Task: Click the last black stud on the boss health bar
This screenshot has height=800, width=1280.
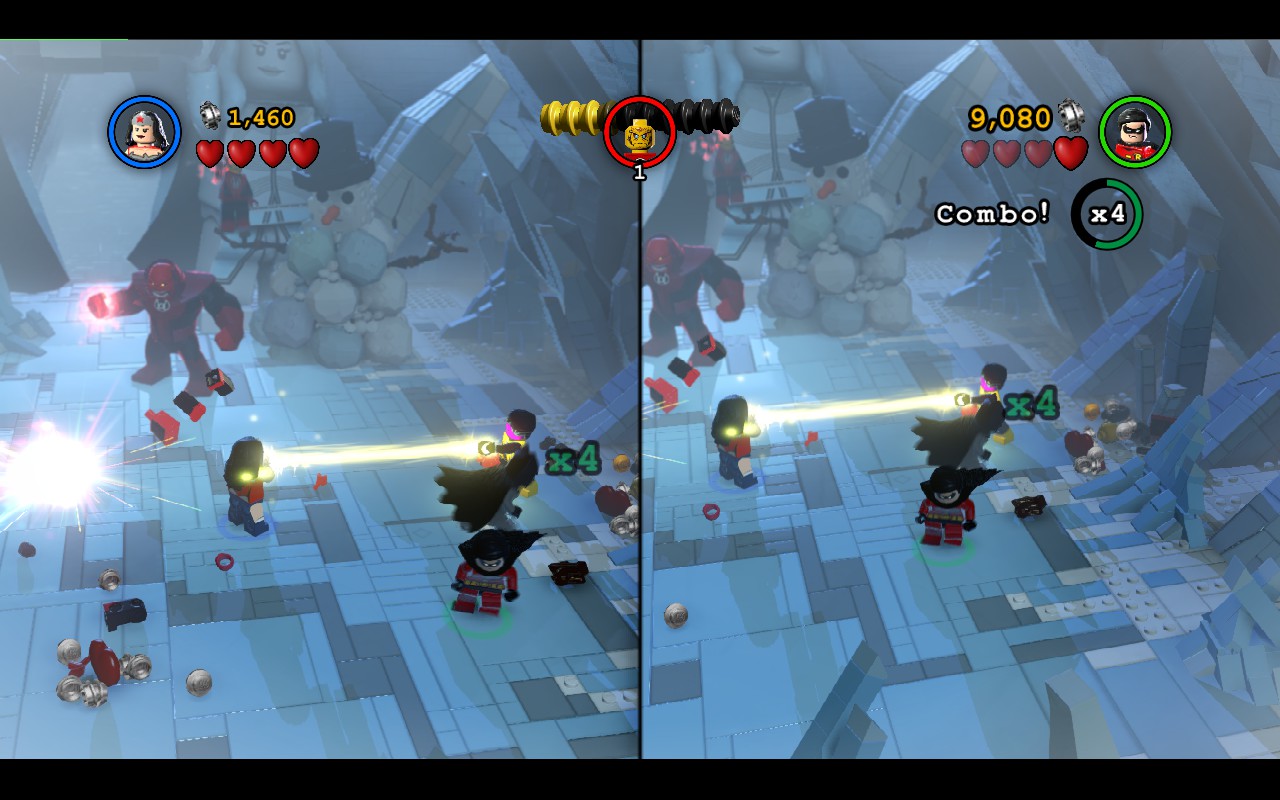Action: (727, 113)
